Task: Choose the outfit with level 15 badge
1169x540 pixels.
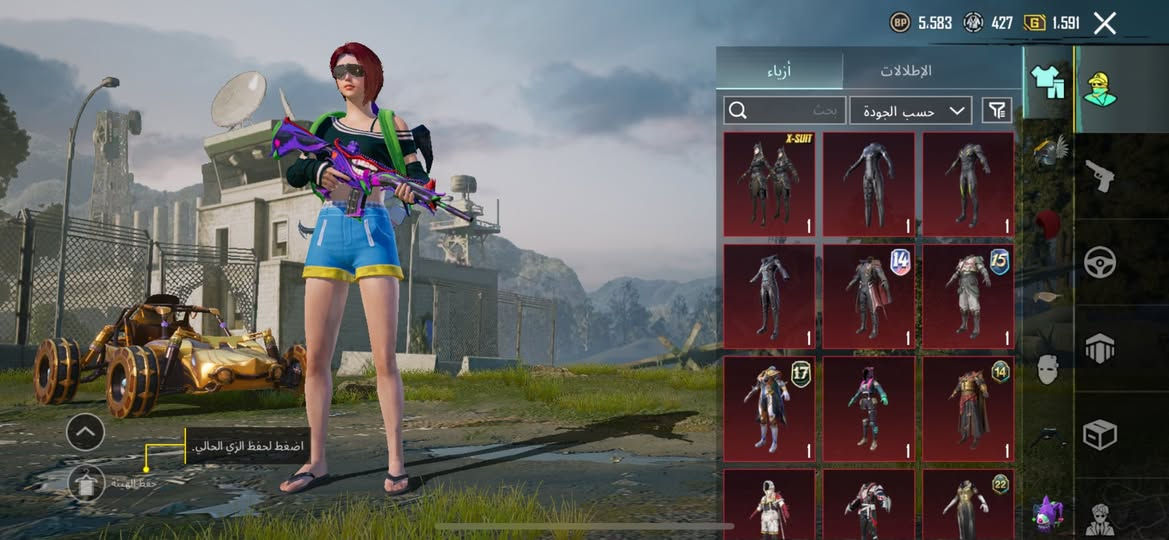Action: point(967,297)
